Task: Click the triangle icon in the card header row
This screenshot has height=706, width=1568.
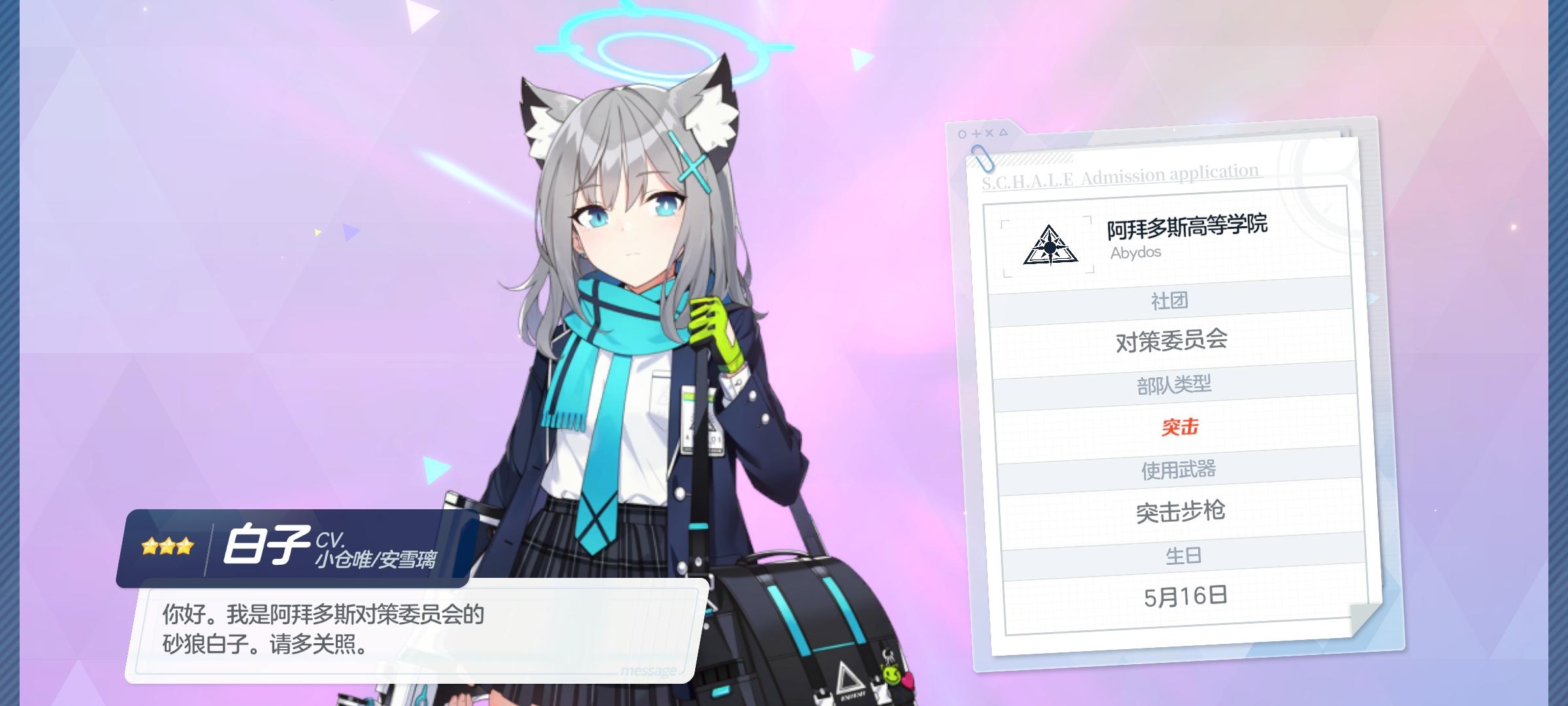Action: point(1003,131)
